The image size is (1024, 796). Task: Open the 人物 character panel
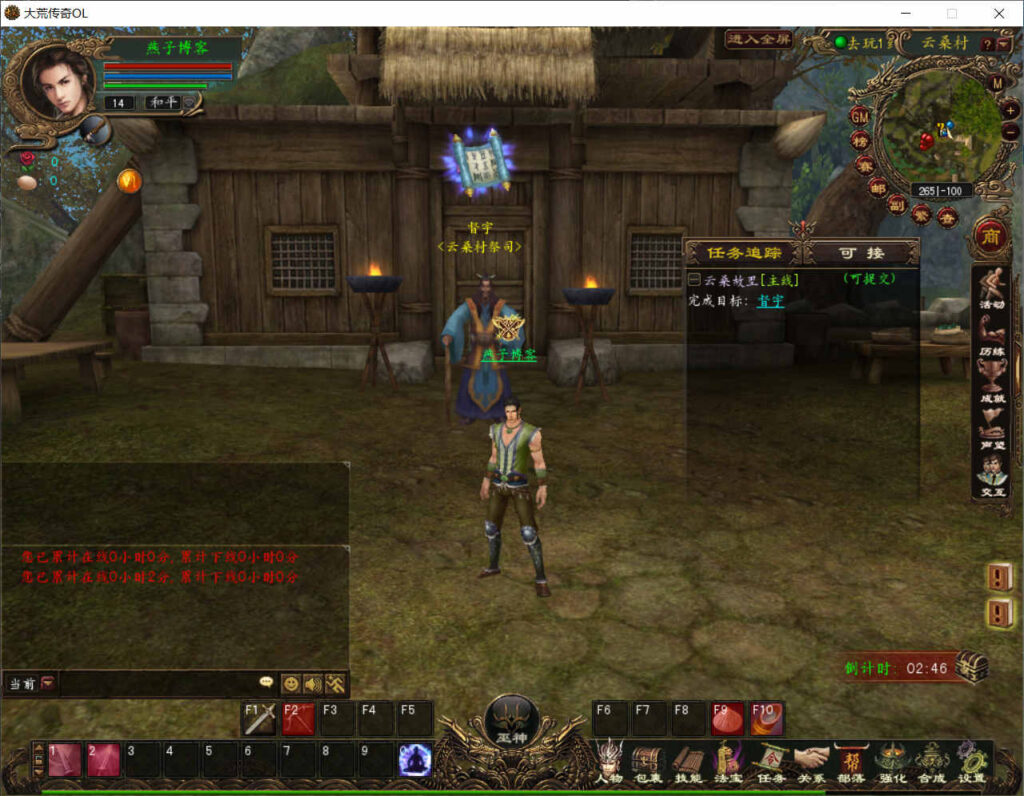tap(608, 762)
